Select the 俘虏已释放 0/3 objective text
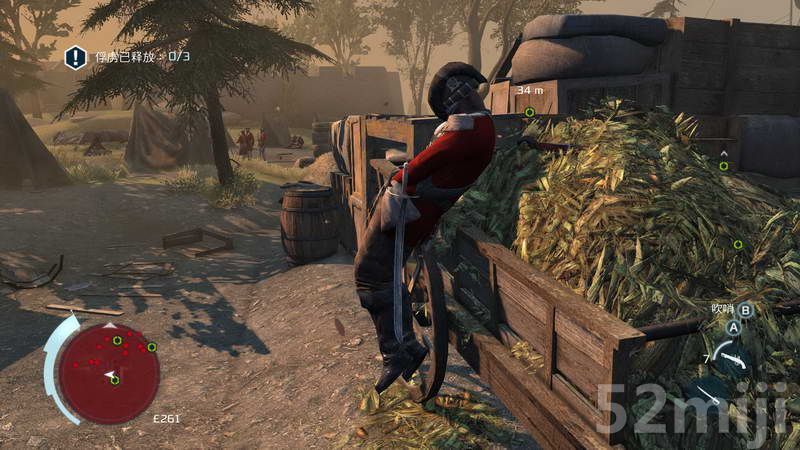This screenshot has width=800, height=450. click(x=142, y=57)
